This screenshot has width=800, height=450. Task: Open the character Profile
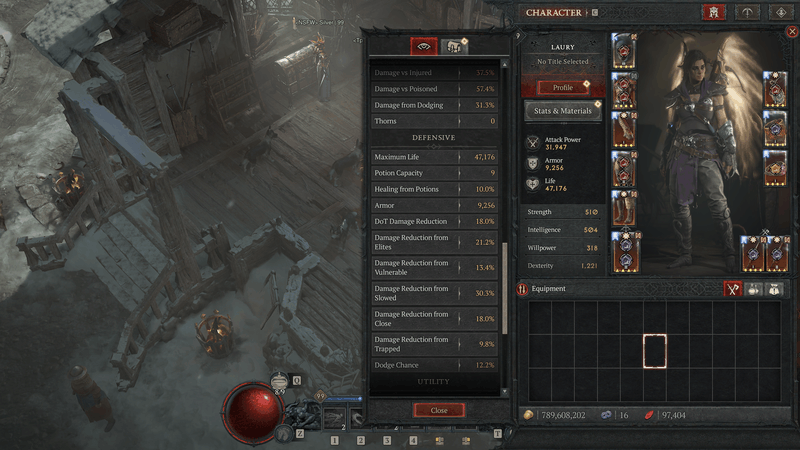564,87
